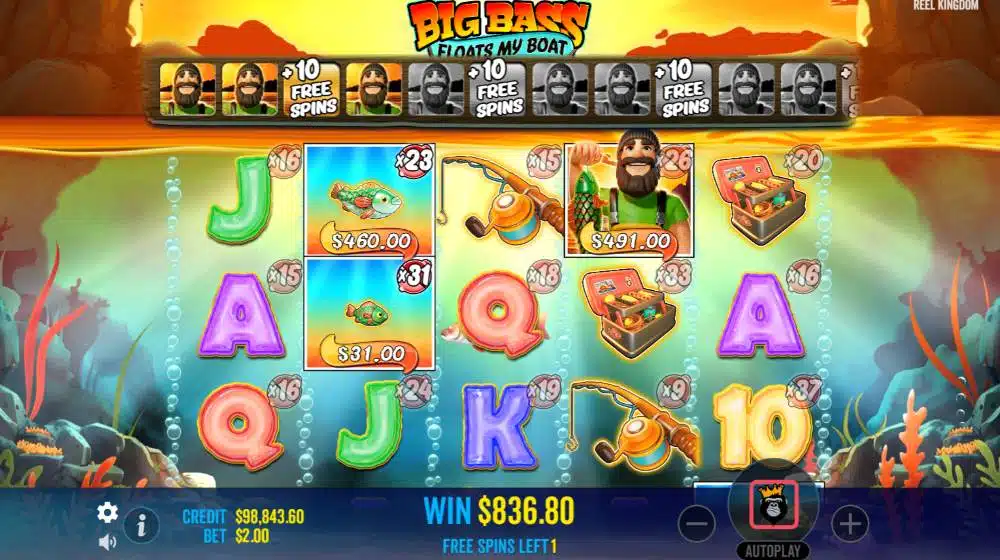This screenshot has width=1000, height=560.
Task: Show the game info paytable
Action: [x=142, y=523]
